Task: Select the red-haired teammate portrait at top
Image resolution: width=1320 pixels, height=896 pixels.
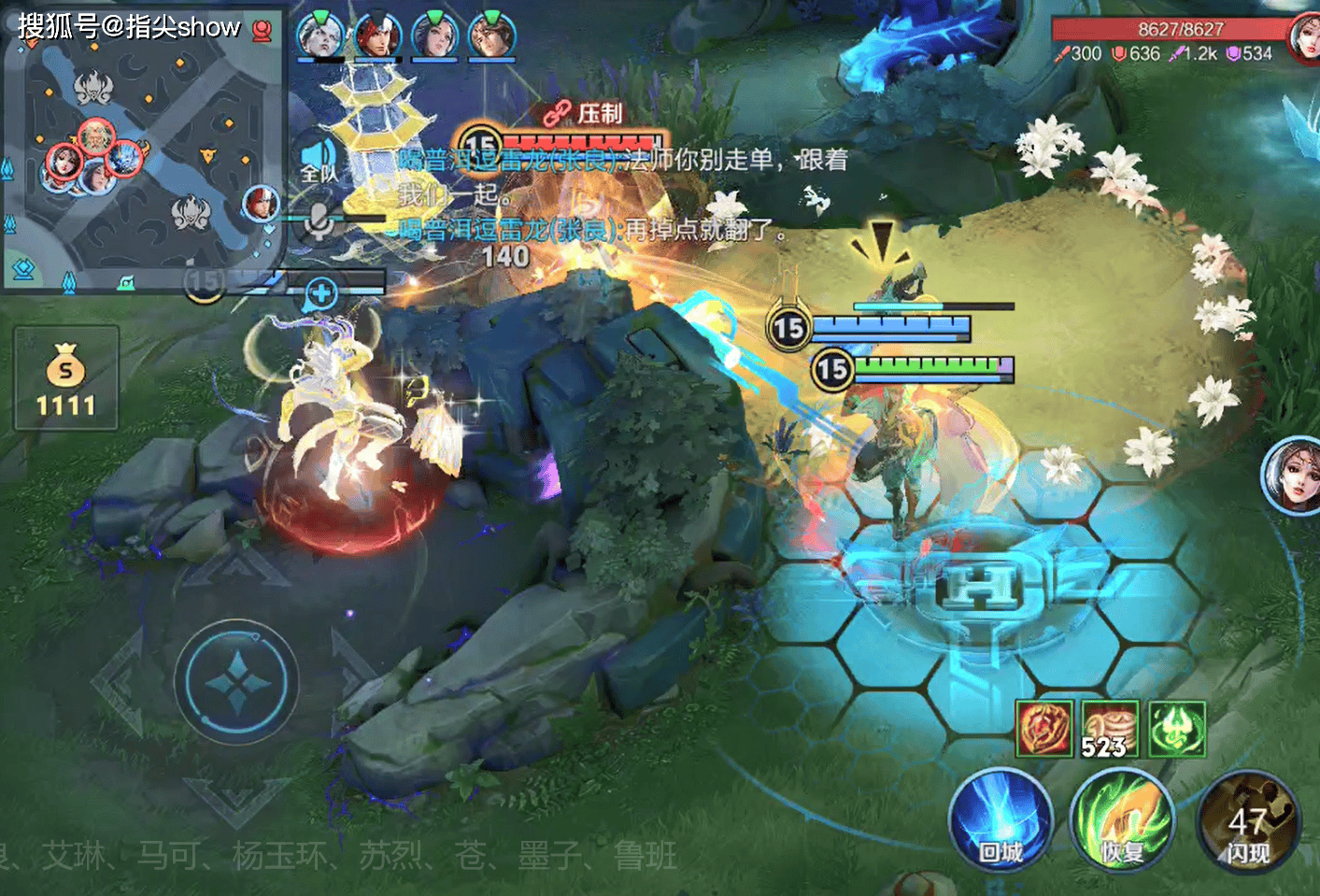Action: tap(377, 36)
